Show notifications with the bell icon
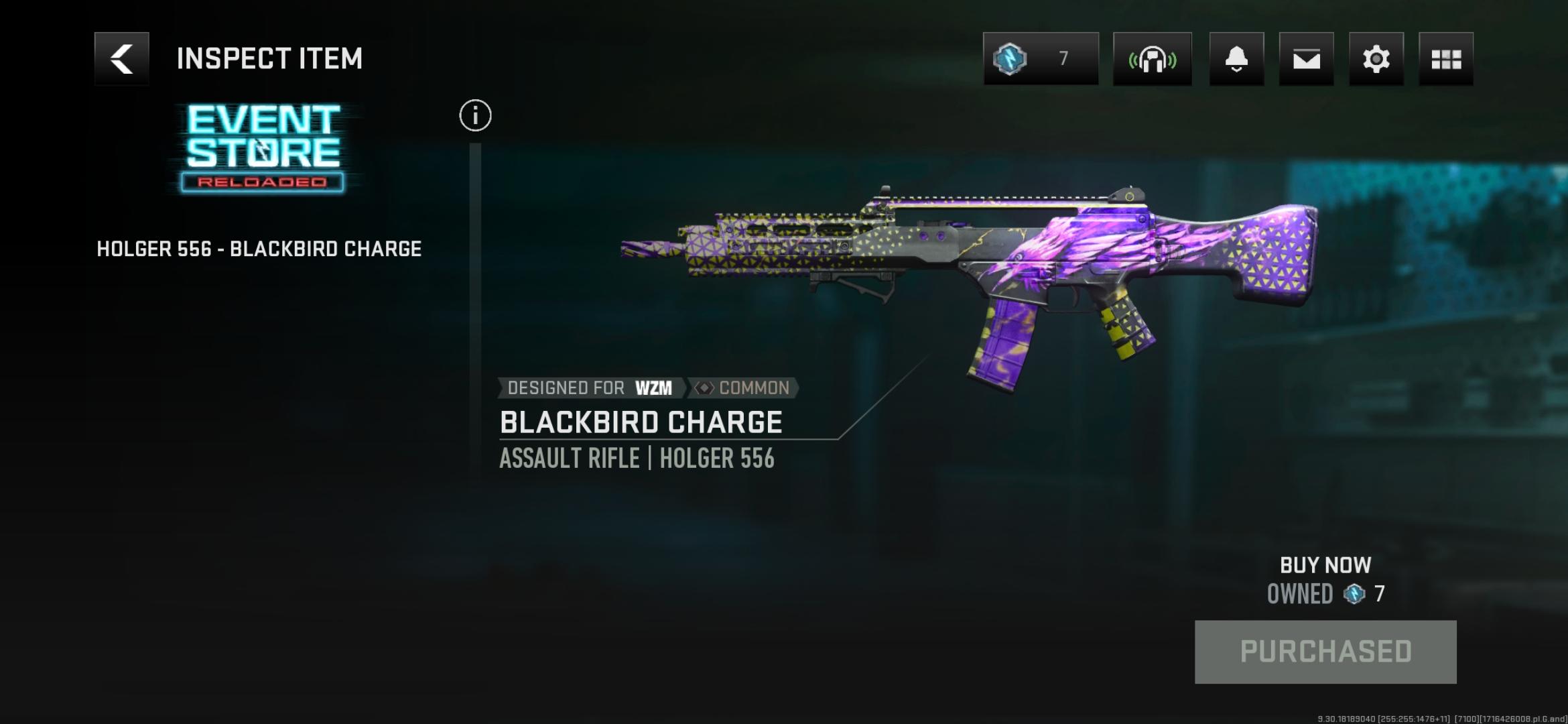The image size is (1568, 724). [x=1236, y=59]
